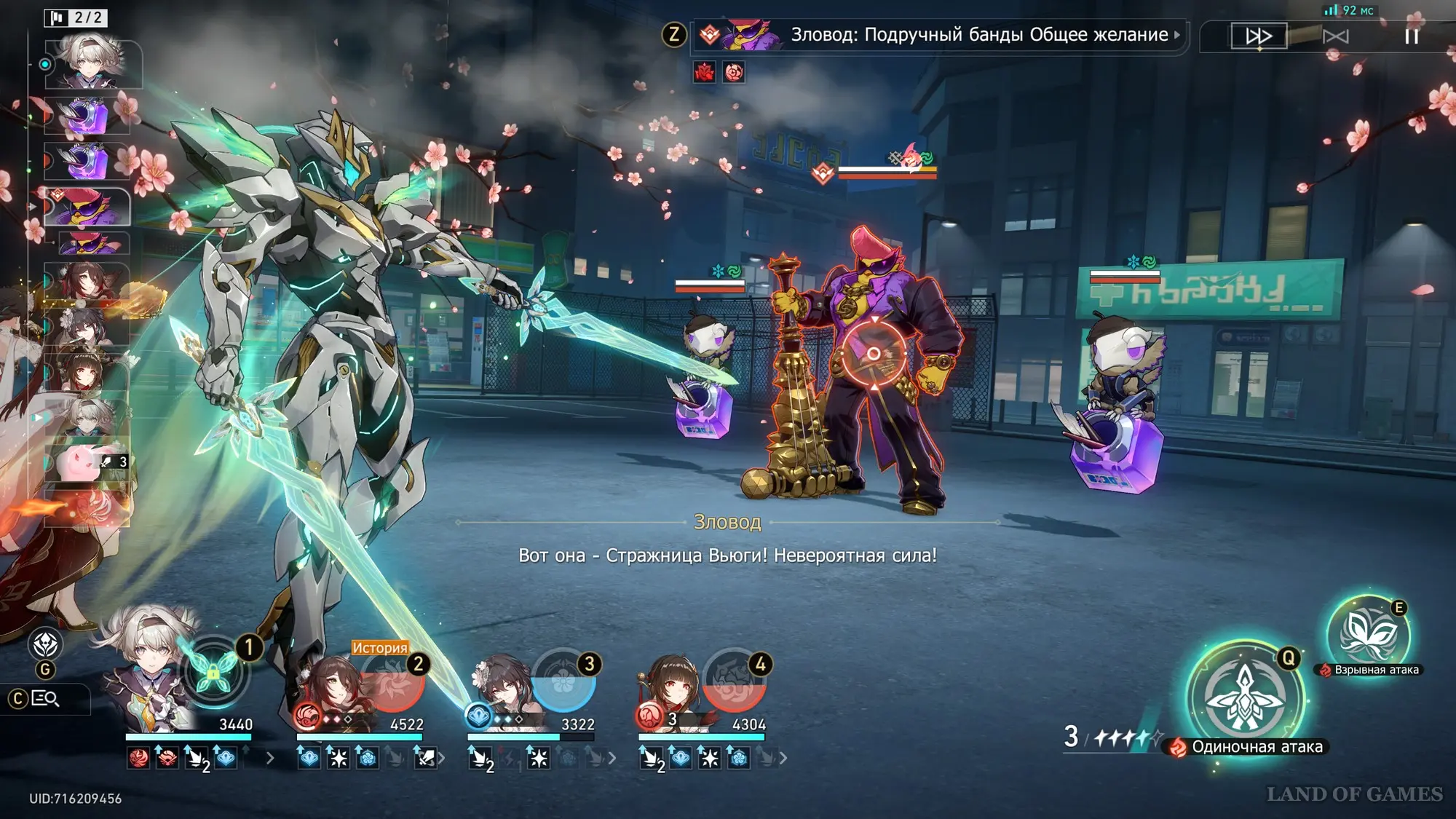1456x819 pixels.
Task: Expand the first character's buff list arrow
Action: pos(270,759)
